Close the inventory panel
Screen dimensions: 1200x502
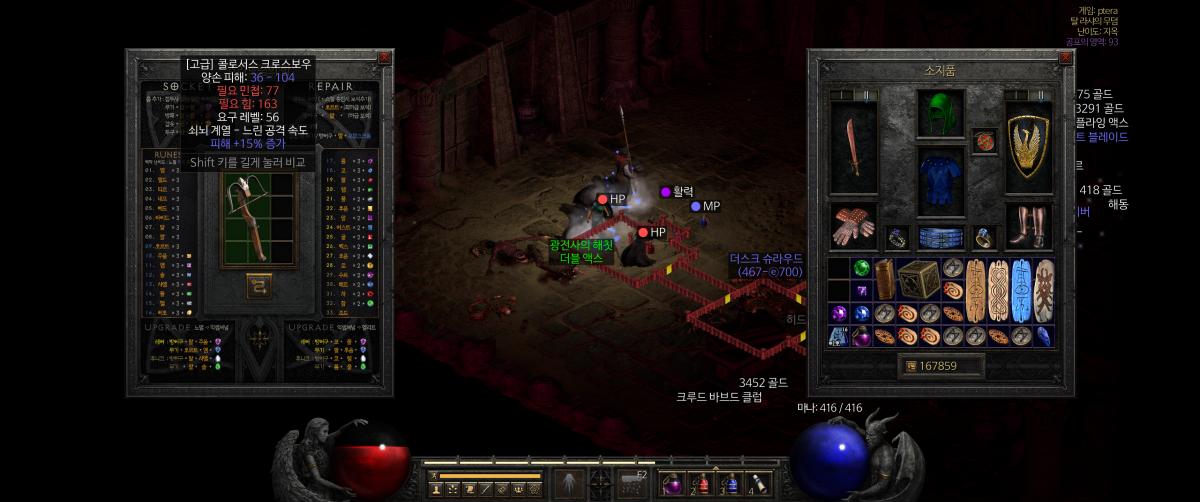tap(1065, 58)
